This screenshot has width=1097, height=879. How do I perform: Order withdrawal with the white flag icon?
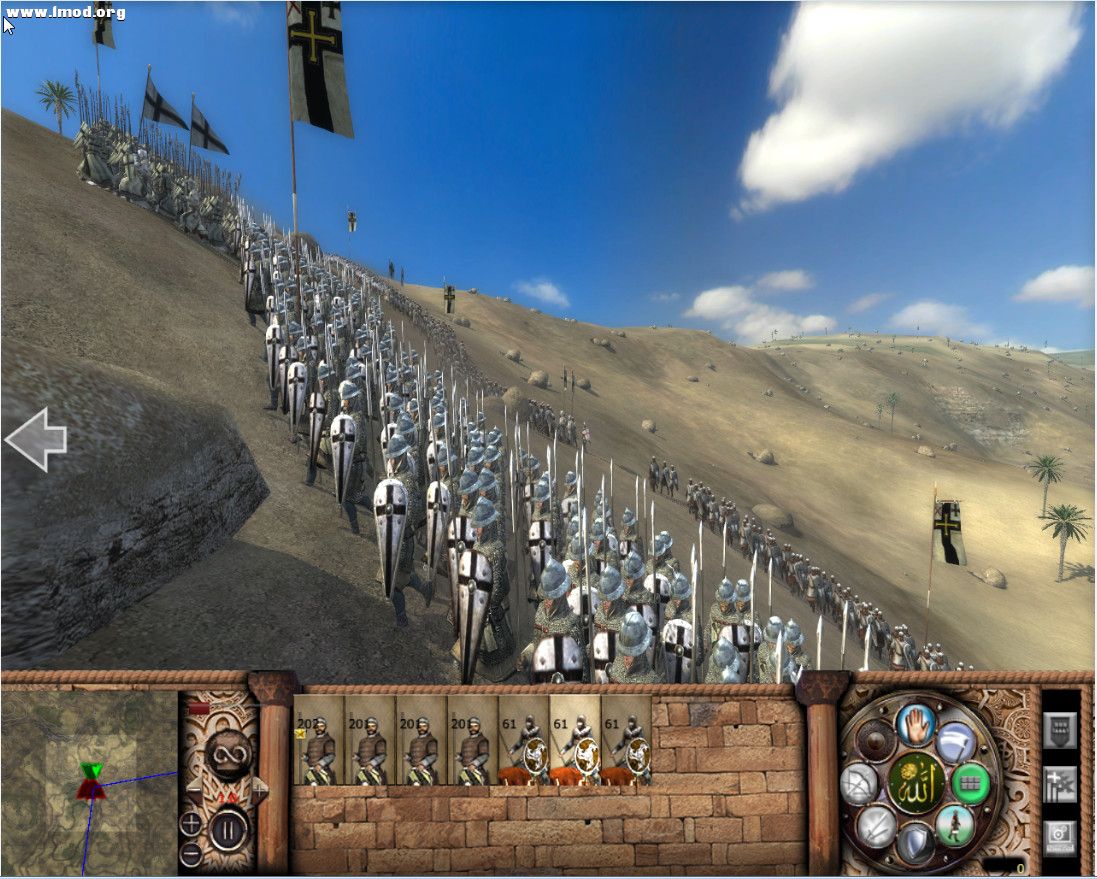[956, 742]
